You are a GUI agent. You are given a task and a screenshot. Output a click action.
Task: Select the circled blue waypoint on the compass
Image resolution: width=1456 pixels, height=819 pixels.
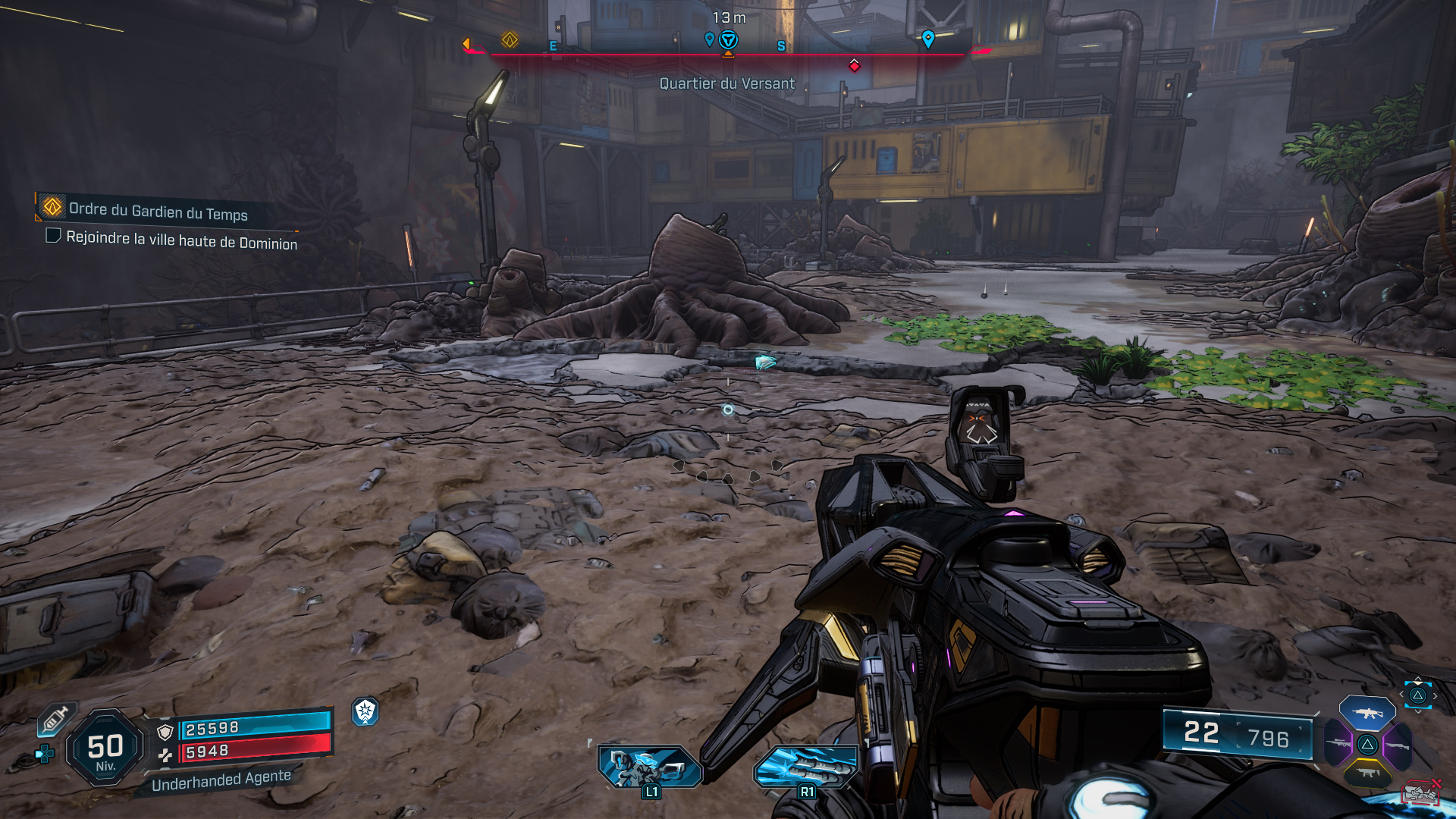click(728, 39)
